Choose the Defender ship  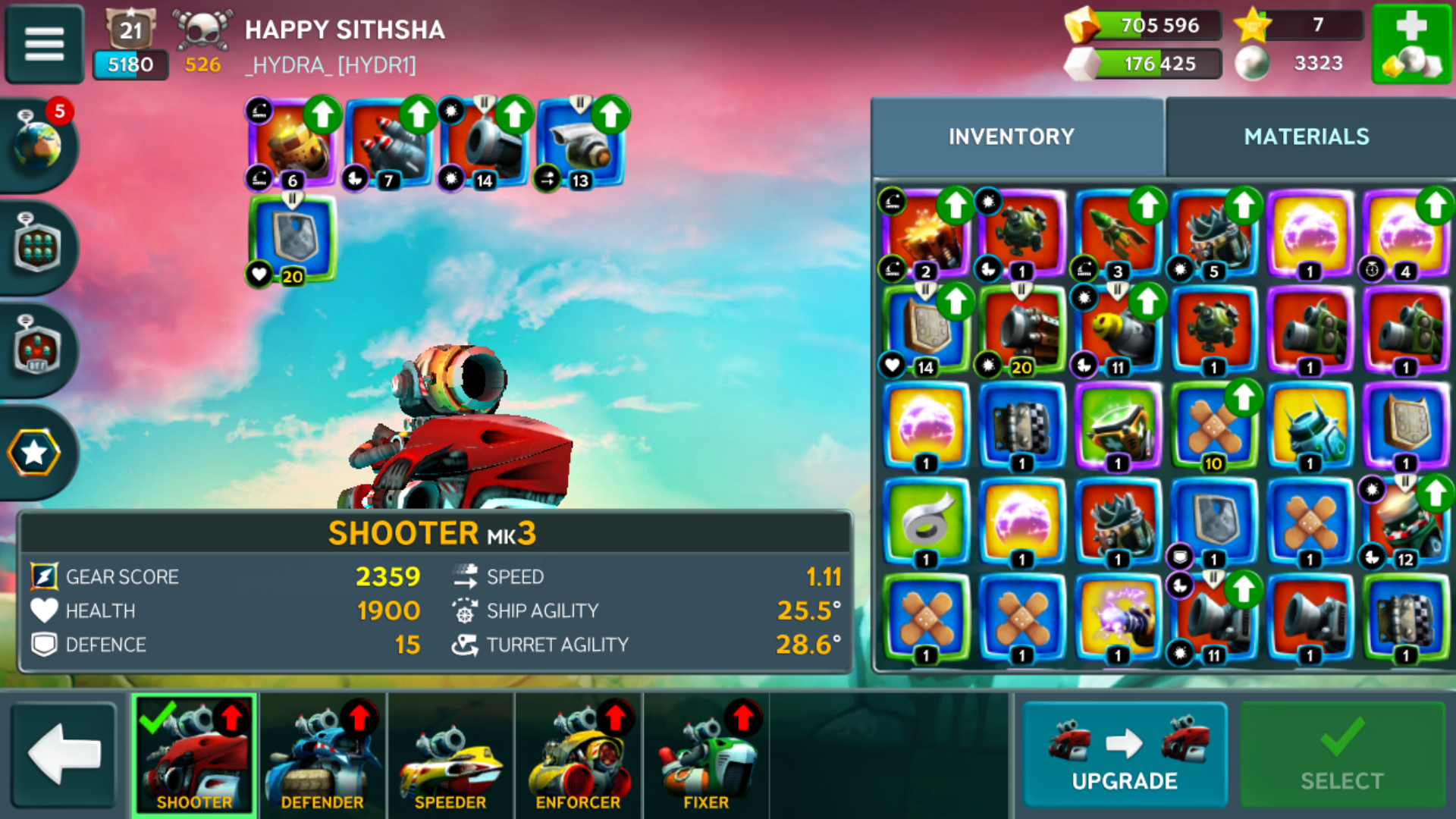(x=322, y=756)
